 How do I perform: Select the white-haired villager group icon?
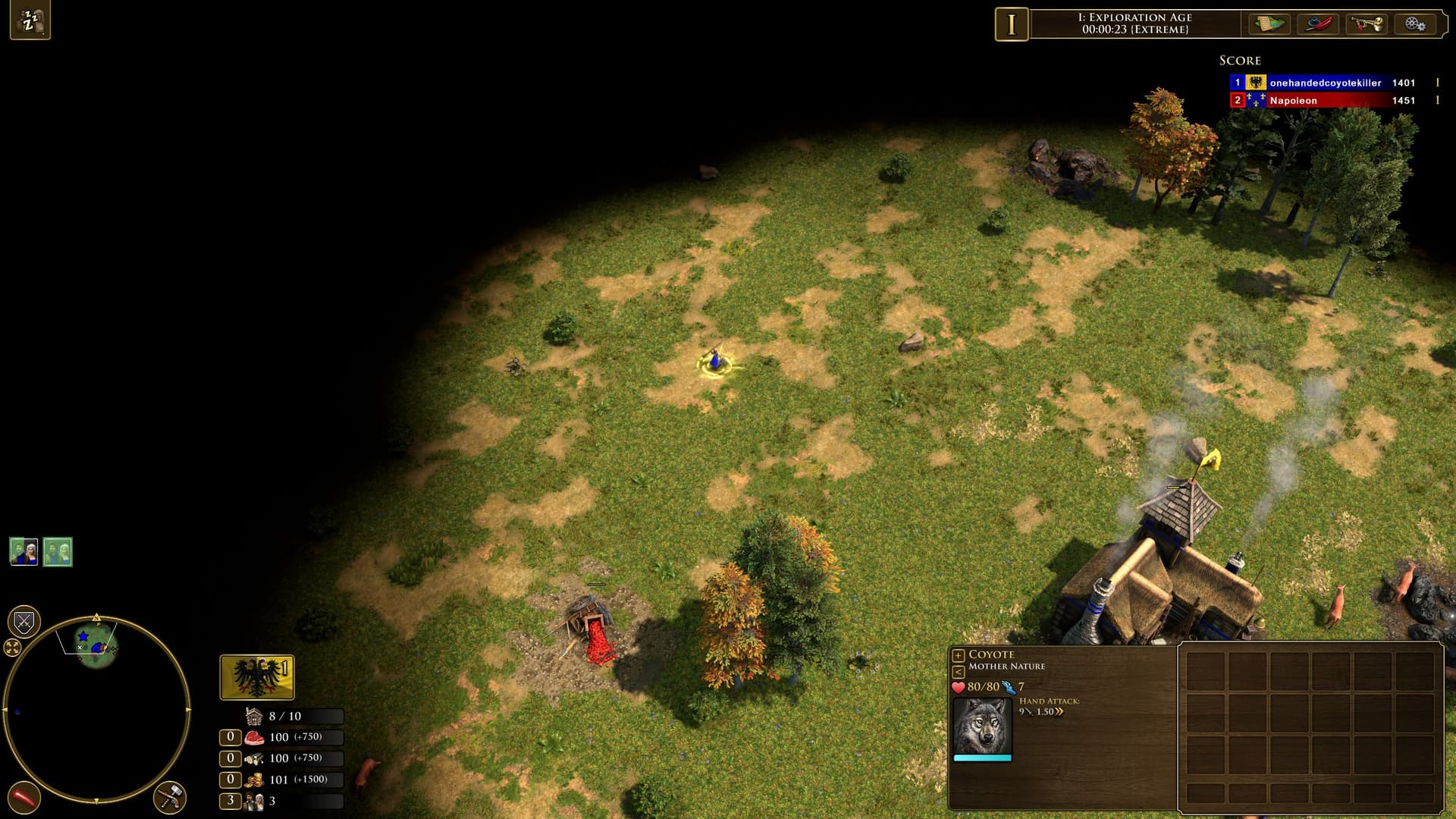(x=24, y=551)
